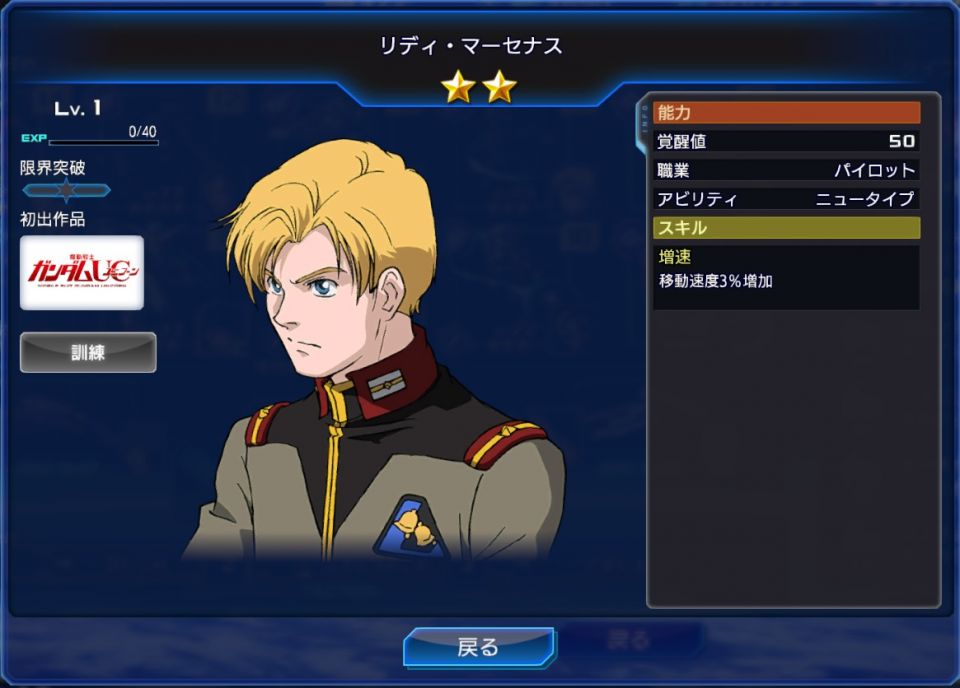Open the Gundam UC series logo thumbnail
This screenshot has width=960, height=688.
[x=82, y=272]
